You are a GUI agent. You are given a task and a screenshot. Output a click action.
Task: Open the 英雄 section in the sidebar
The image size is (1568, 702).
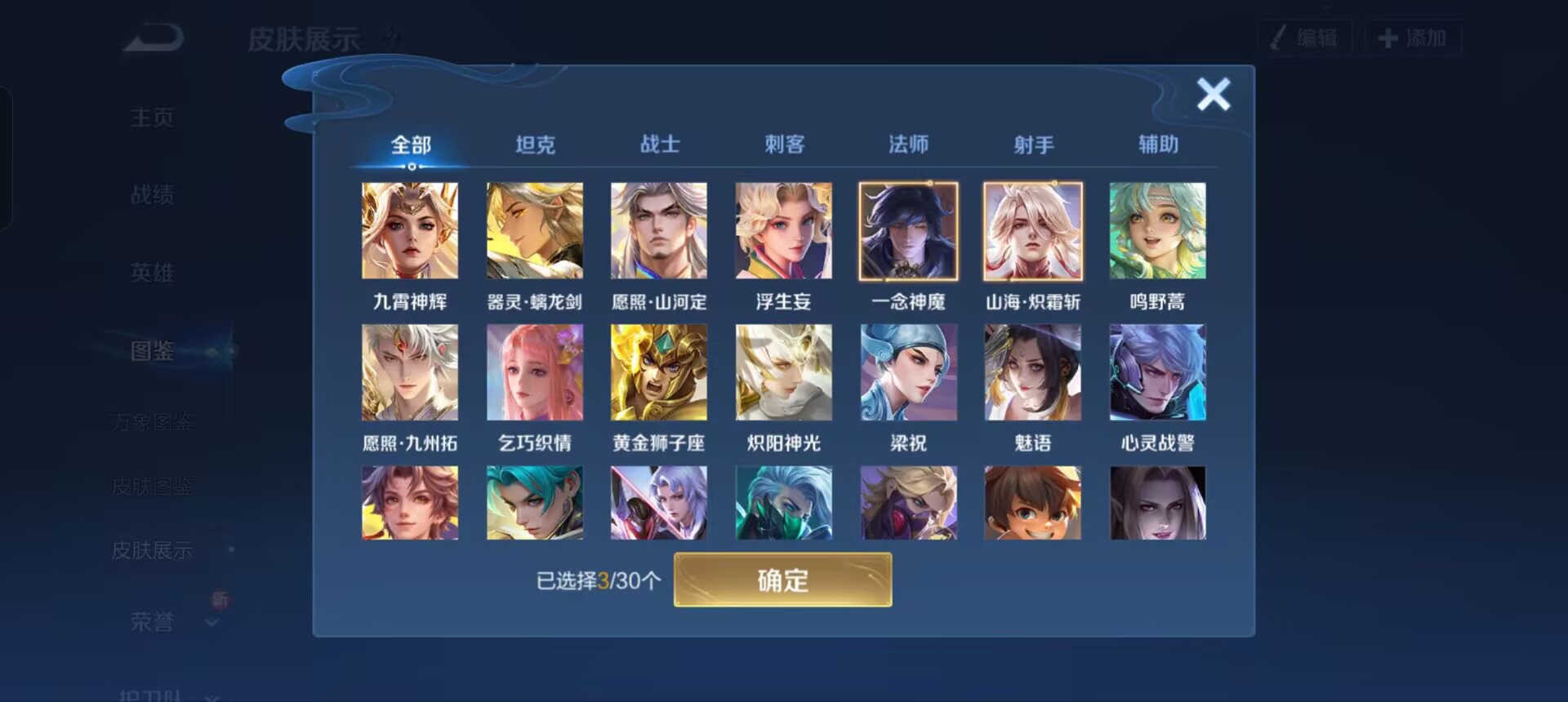pyautogui.click(x=152, y=273)
